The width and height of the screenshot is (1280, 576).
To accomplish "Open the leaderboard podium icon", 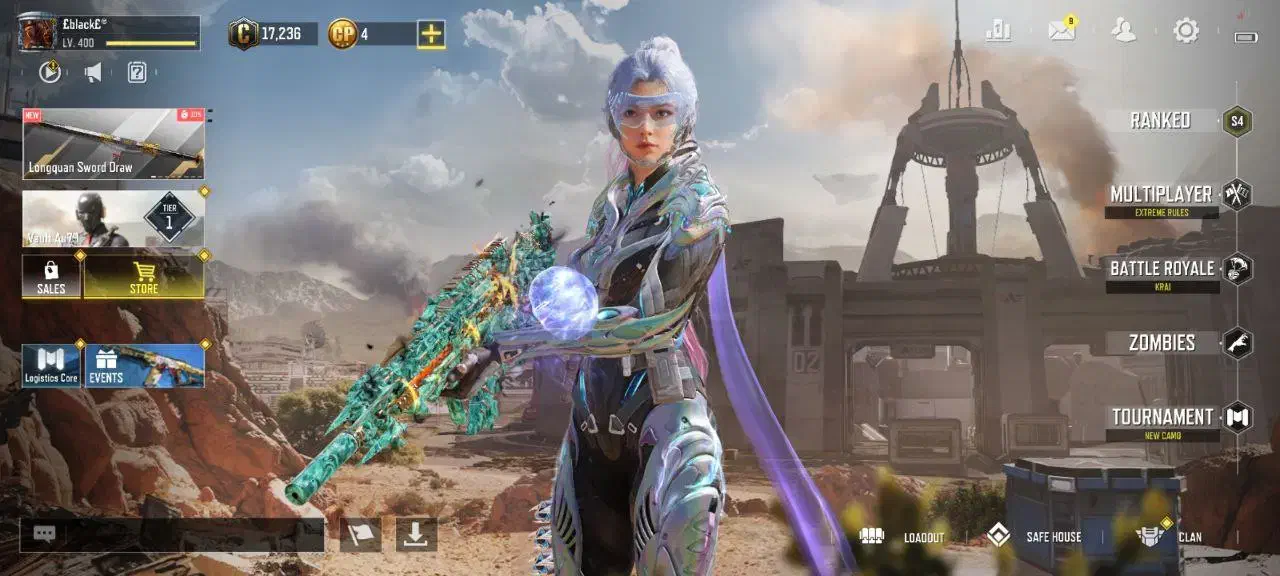I will tap(998, 31).
